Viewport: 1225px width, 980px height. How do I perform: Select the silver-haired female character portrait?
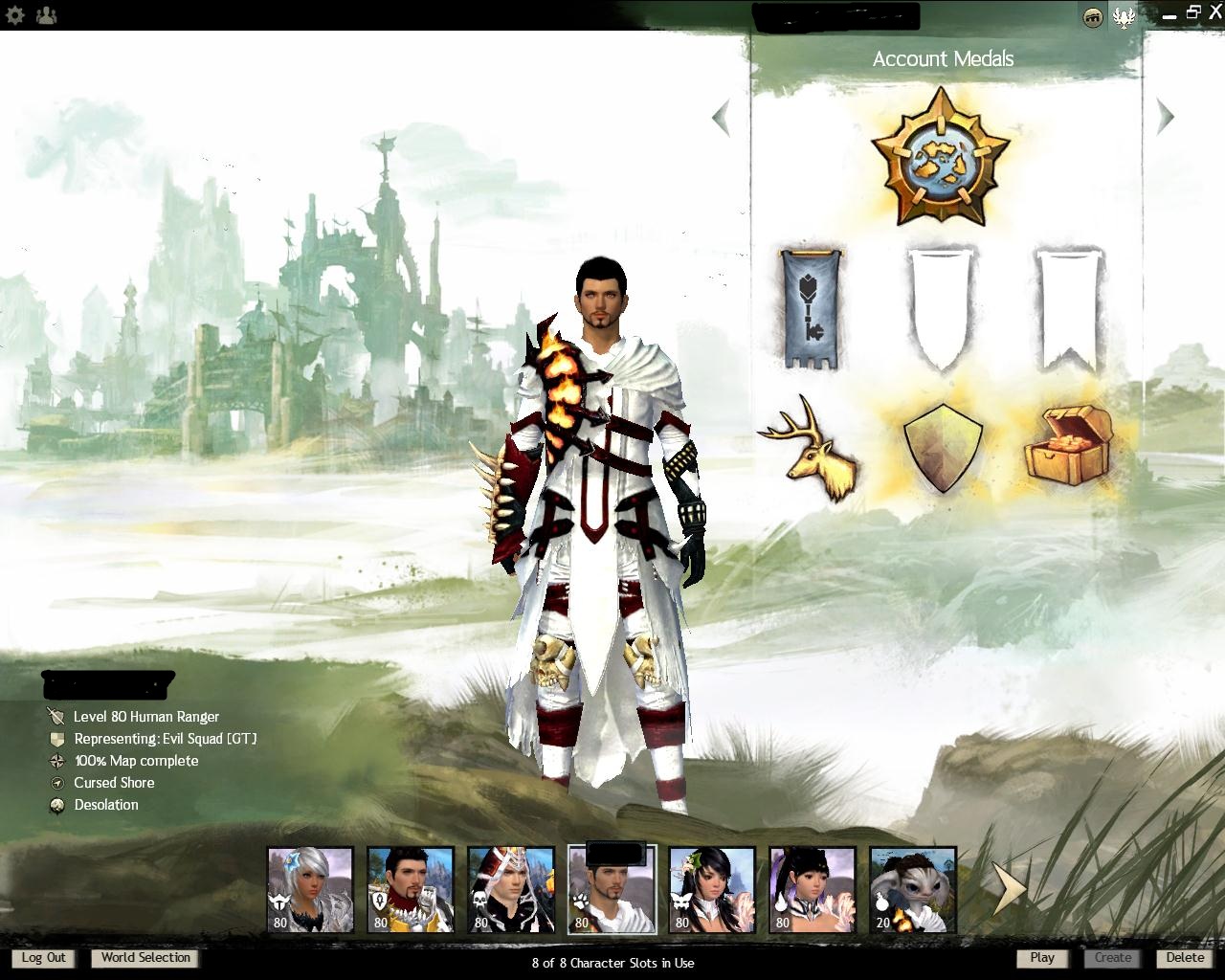[x=310, y=890]
